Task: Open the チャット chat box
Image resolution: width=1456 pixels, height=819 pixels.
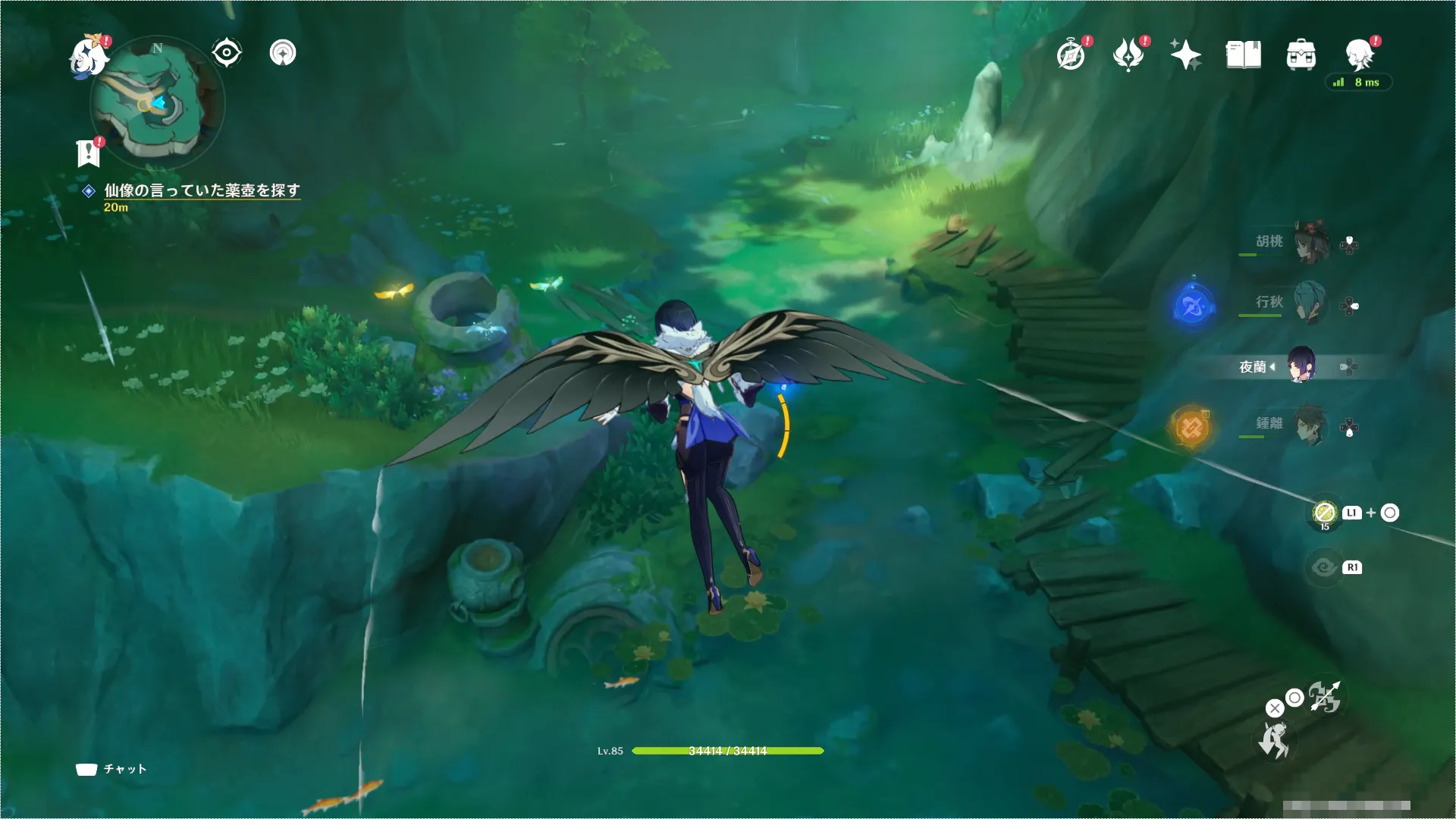Action: 111,769
